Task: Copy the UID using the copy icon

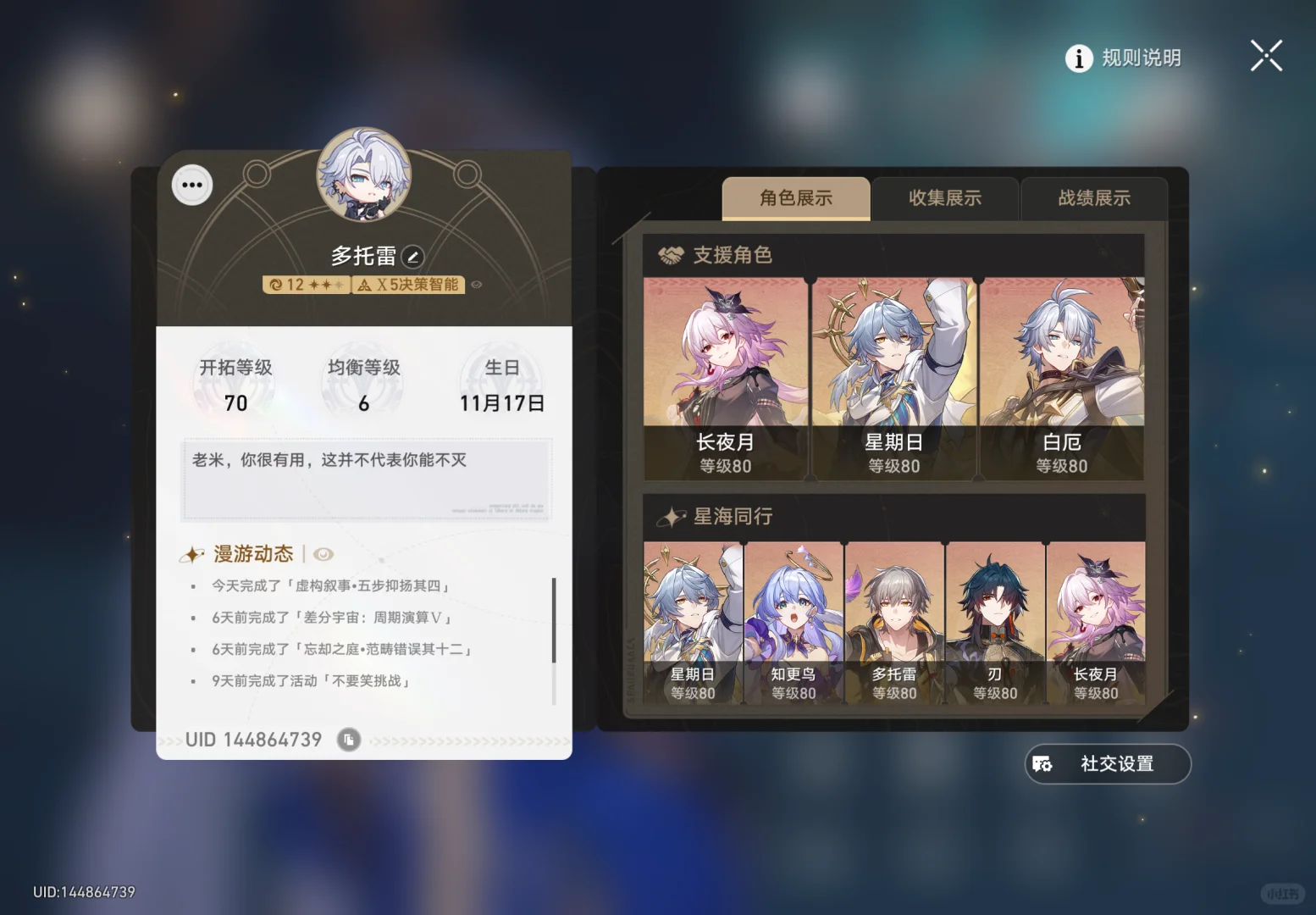Action: [349, 739]
